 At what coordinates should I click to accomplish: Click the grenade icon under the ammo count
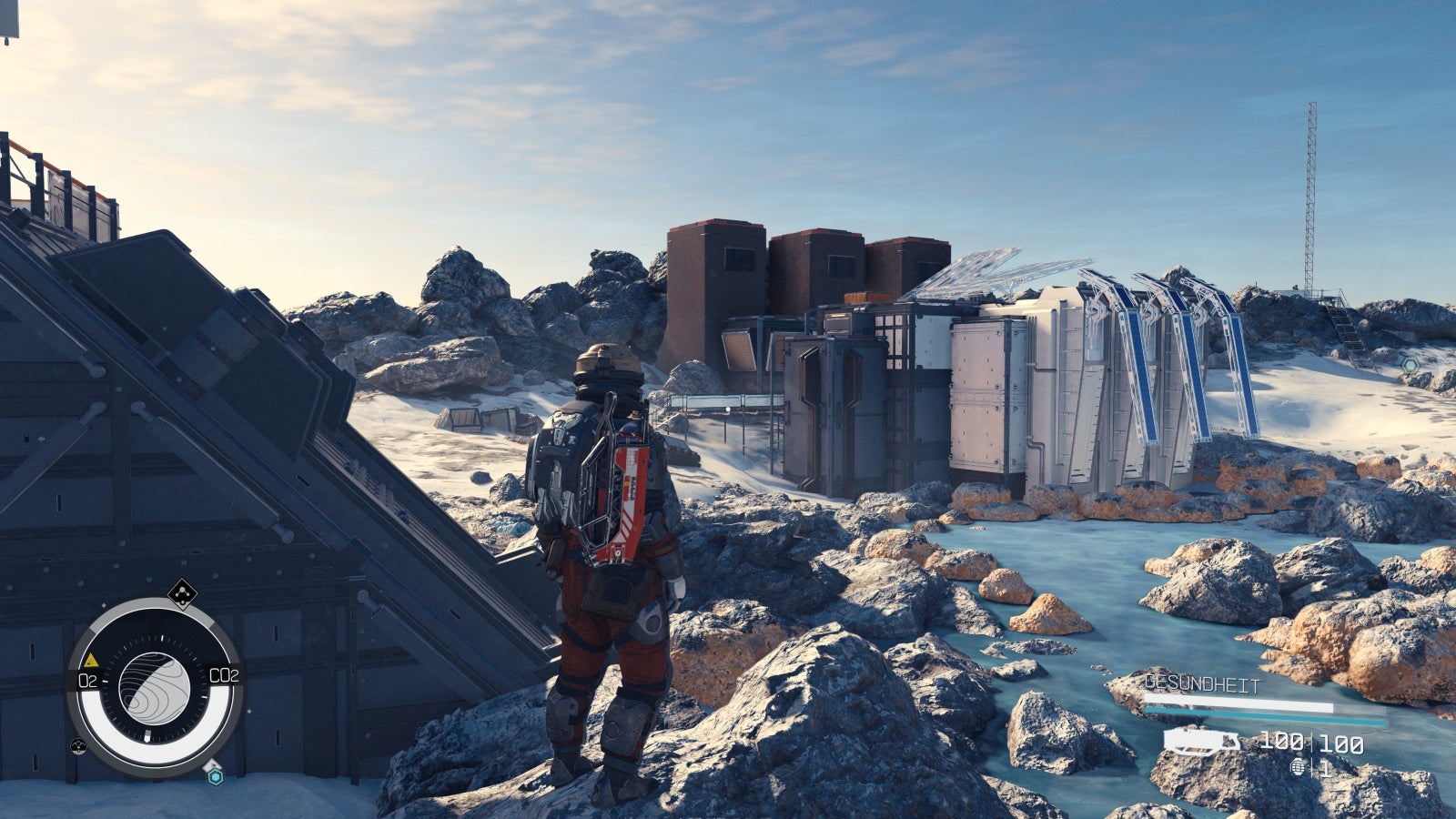(1297, 767)
